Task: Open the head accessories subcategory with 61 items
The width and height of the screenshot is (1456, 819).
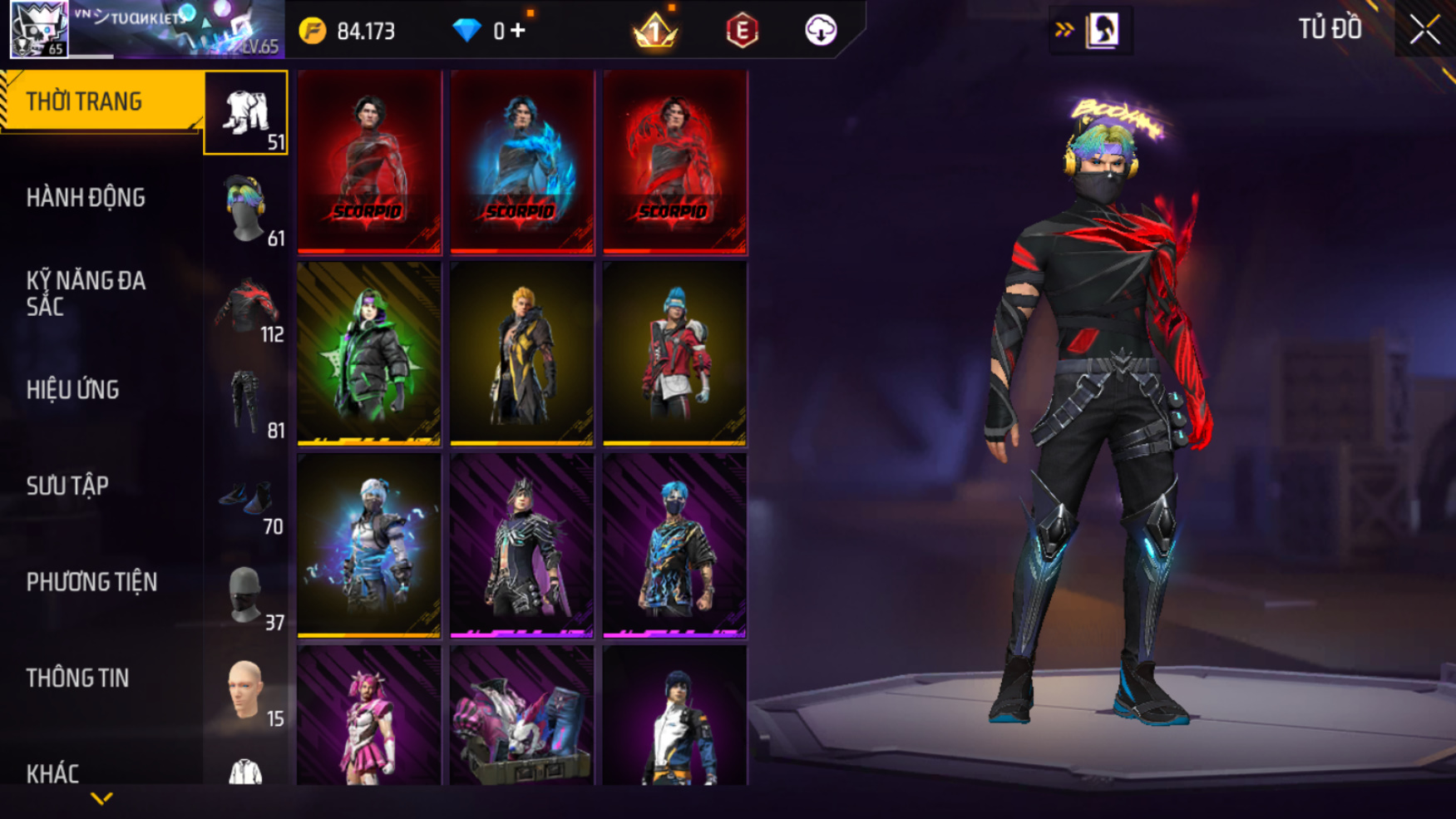Action: pos(246,210)
